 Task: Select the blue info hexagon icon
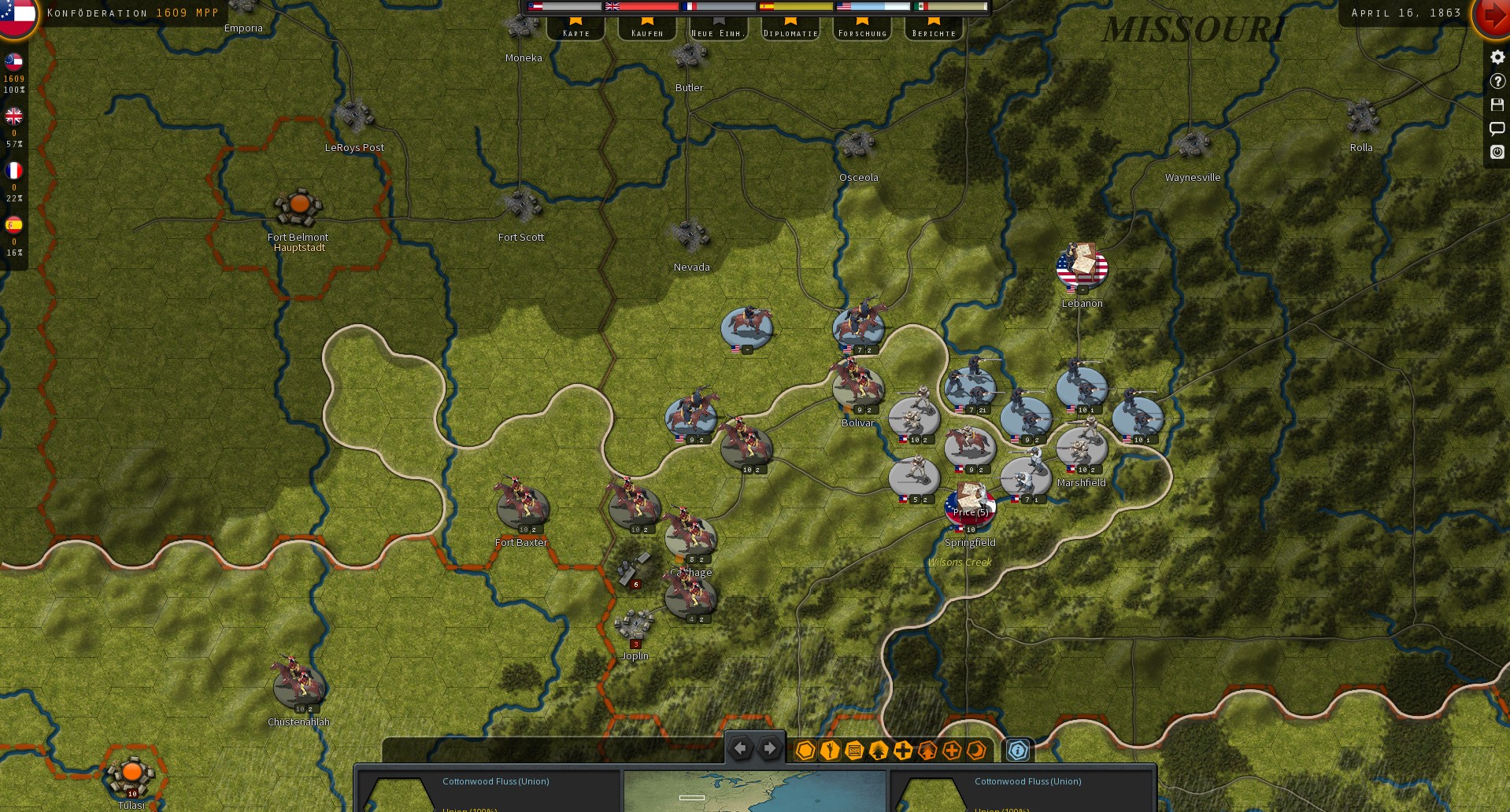(1020, 750)
